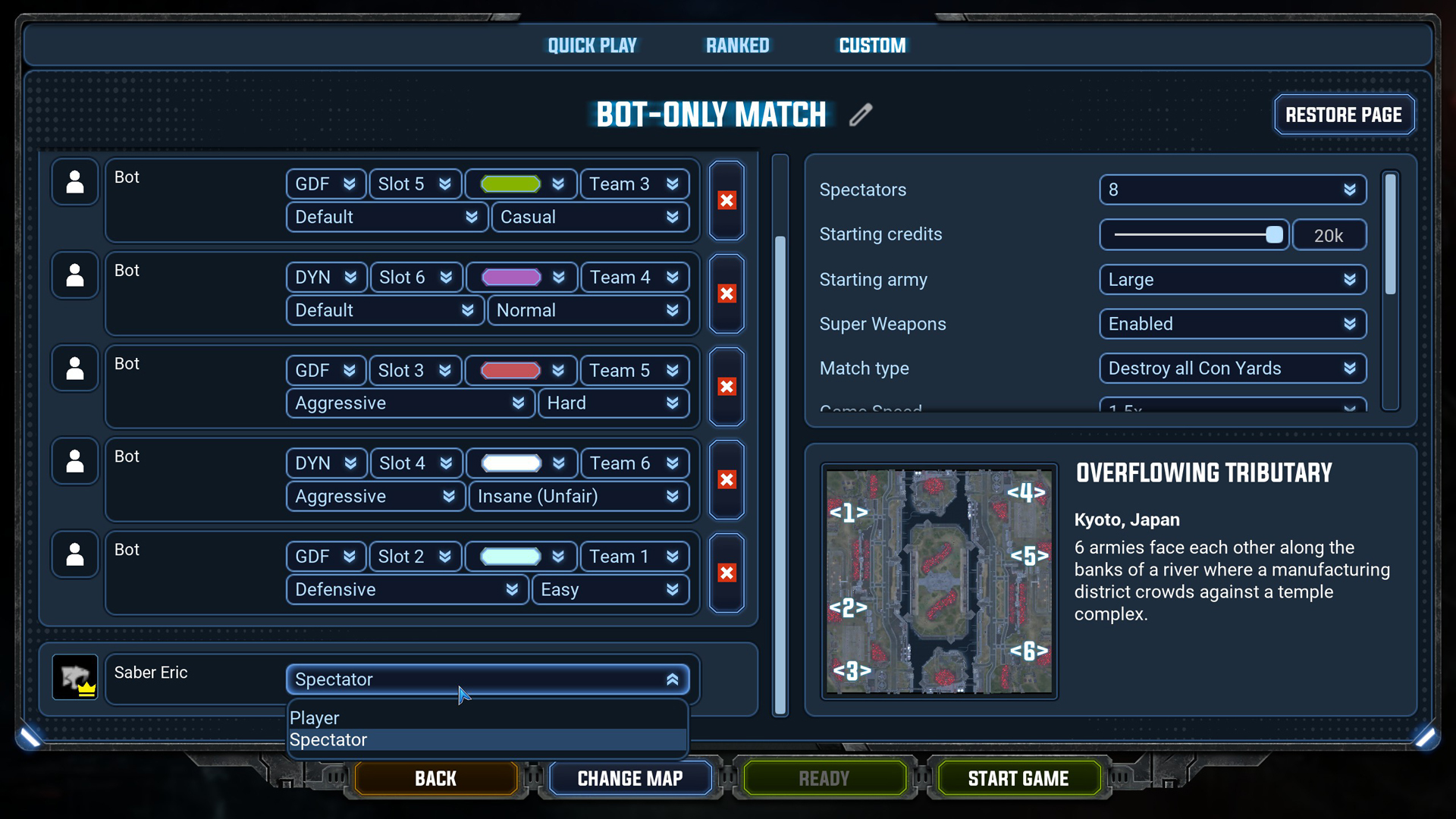Open the purple color dropdown for the Slot 6 bot
This screenshot has height=819, width=1456.
pyautogui.click(x=522, y=278)
